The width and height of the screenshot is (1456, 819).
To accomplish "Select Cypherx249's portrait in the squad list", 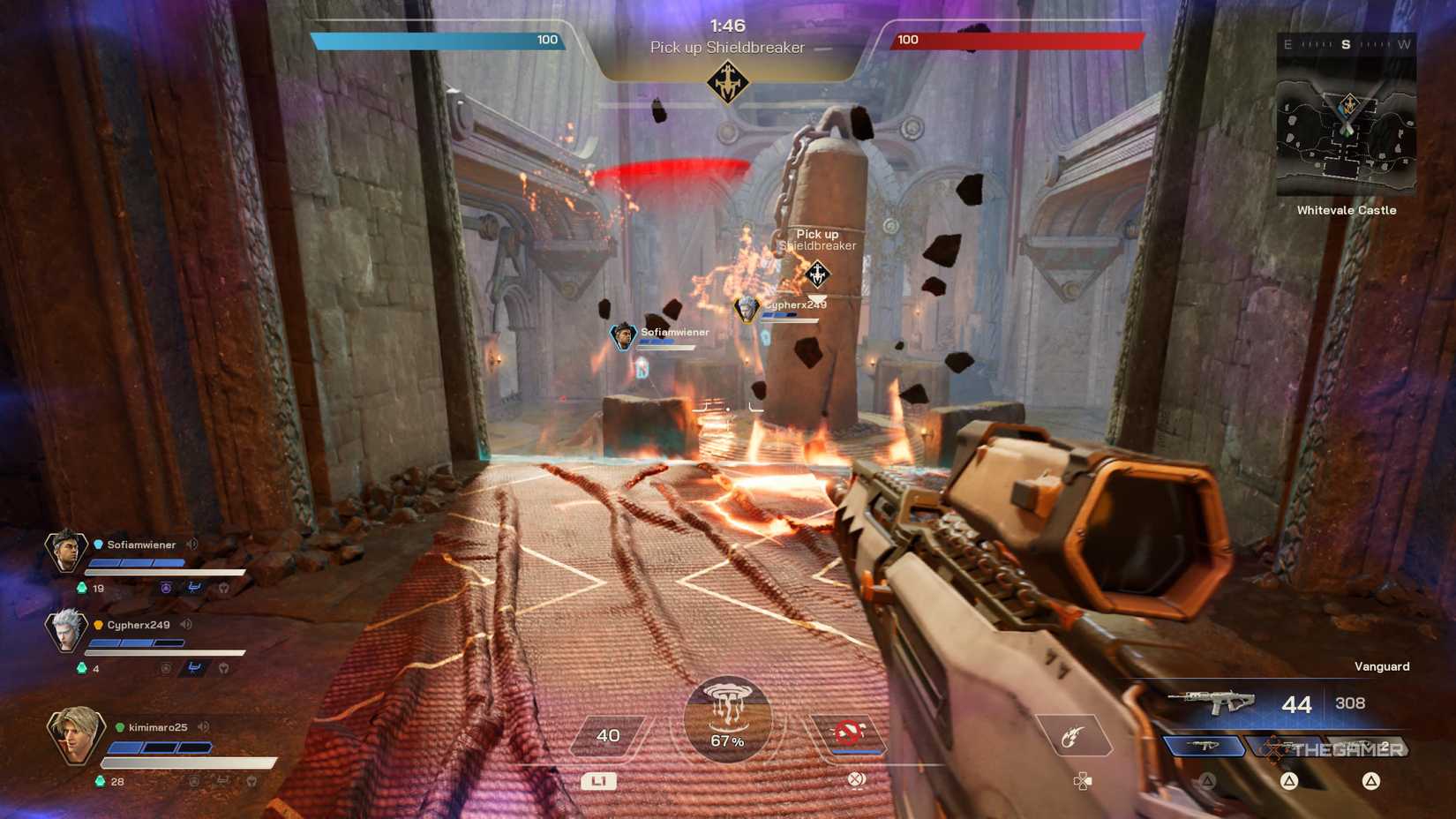I will (x=65, y=630).
